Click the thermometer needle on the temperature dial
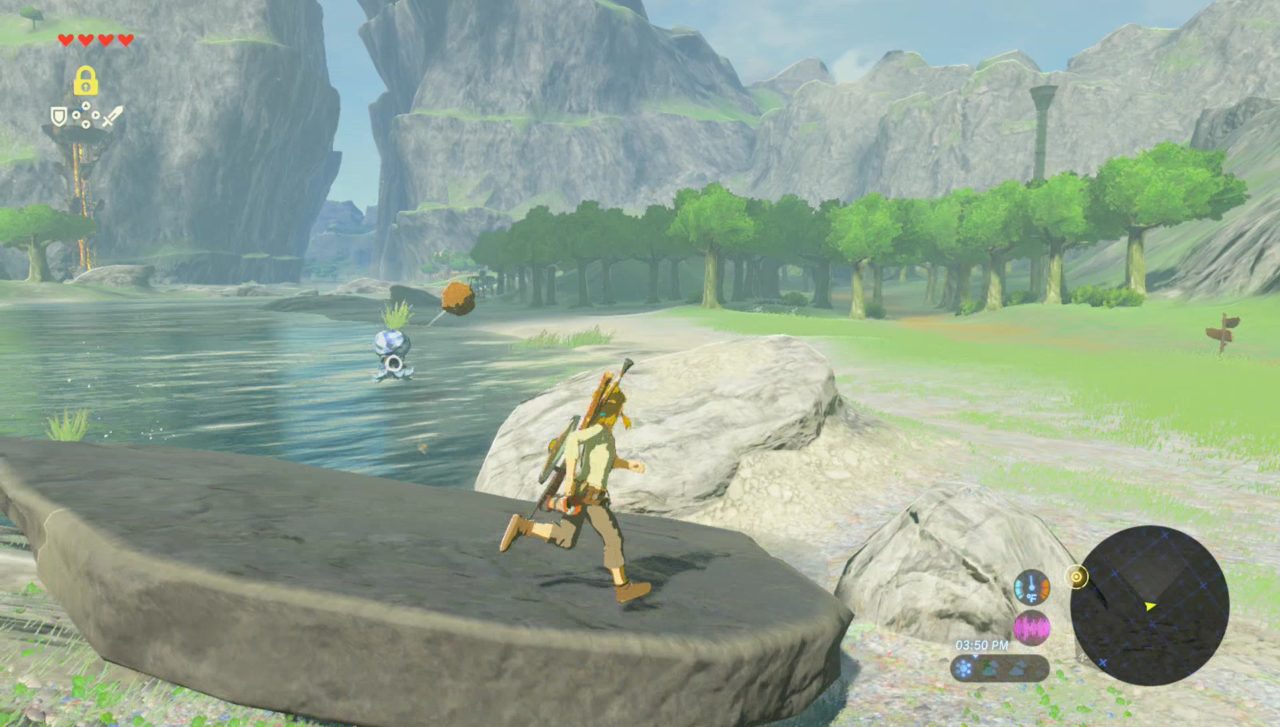This screenshot has height=727, width=1280. [x=1032, y=583]
